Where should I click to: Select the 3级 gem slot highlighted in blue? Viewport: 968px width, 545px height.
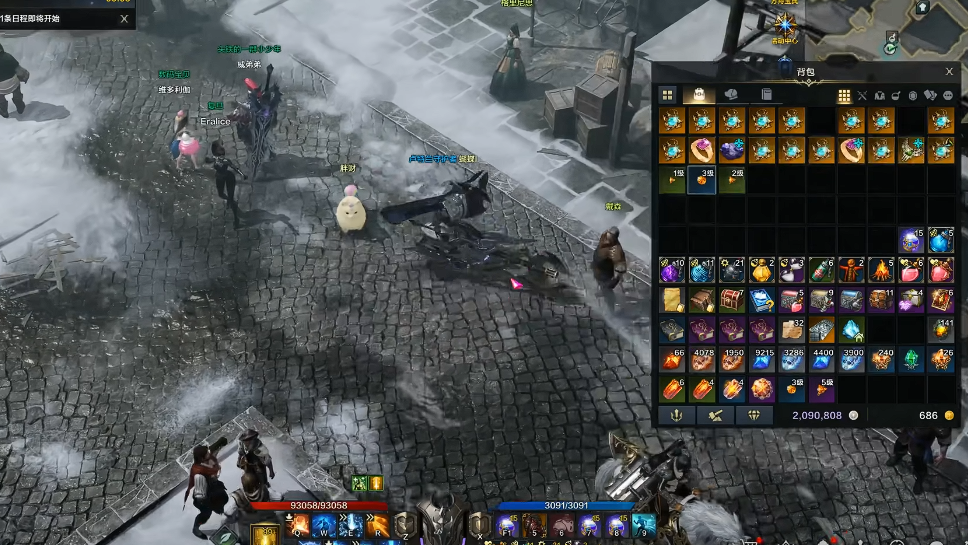click(x=701, y=181)
